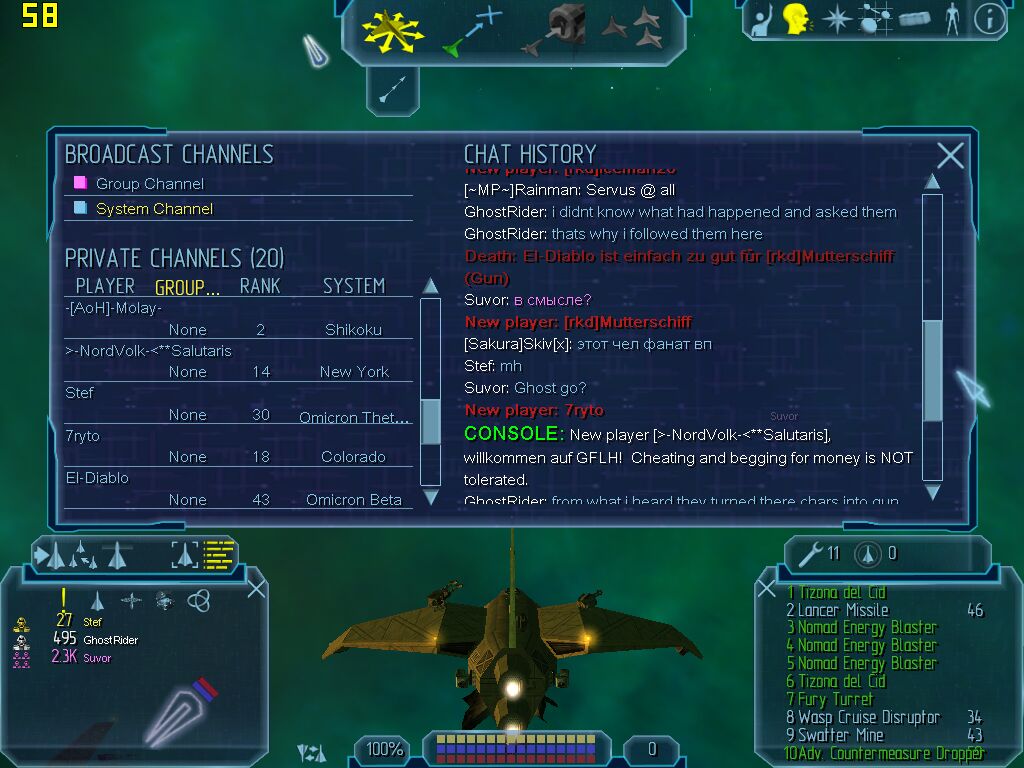The width and height of the screenshot is (1024, 768).
Task: Target GhostRider in the contact list
Action: pos(110,640)
